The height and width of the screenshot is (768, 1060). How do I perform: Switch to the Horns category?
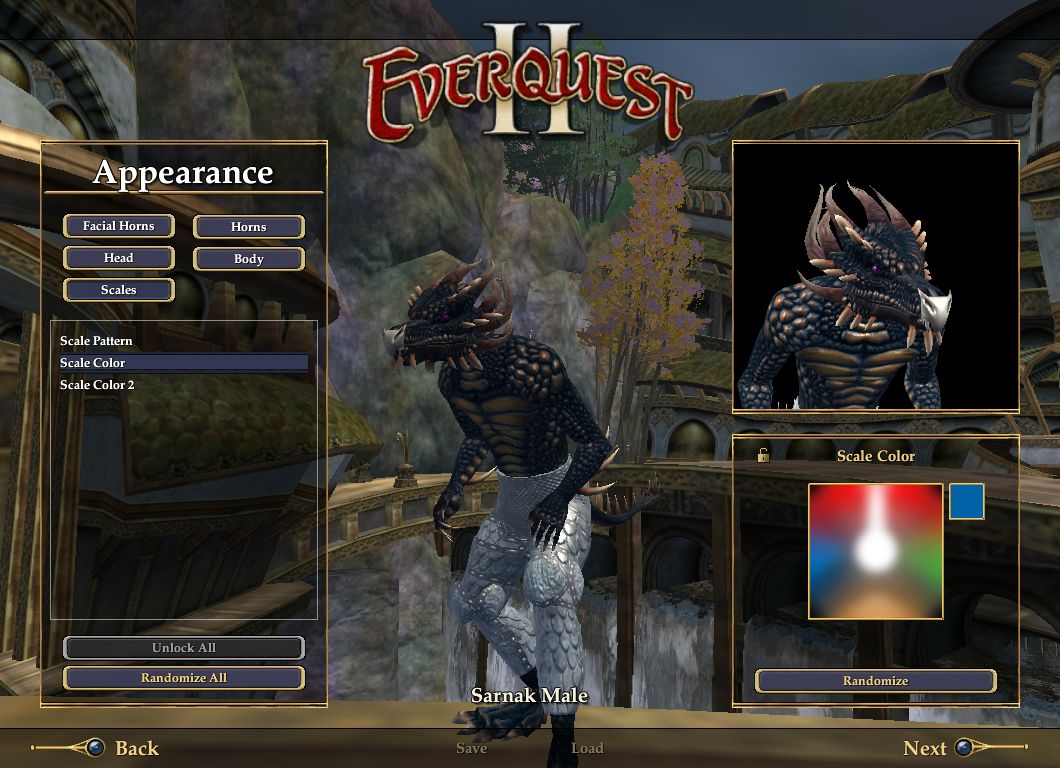pos(248,227)
